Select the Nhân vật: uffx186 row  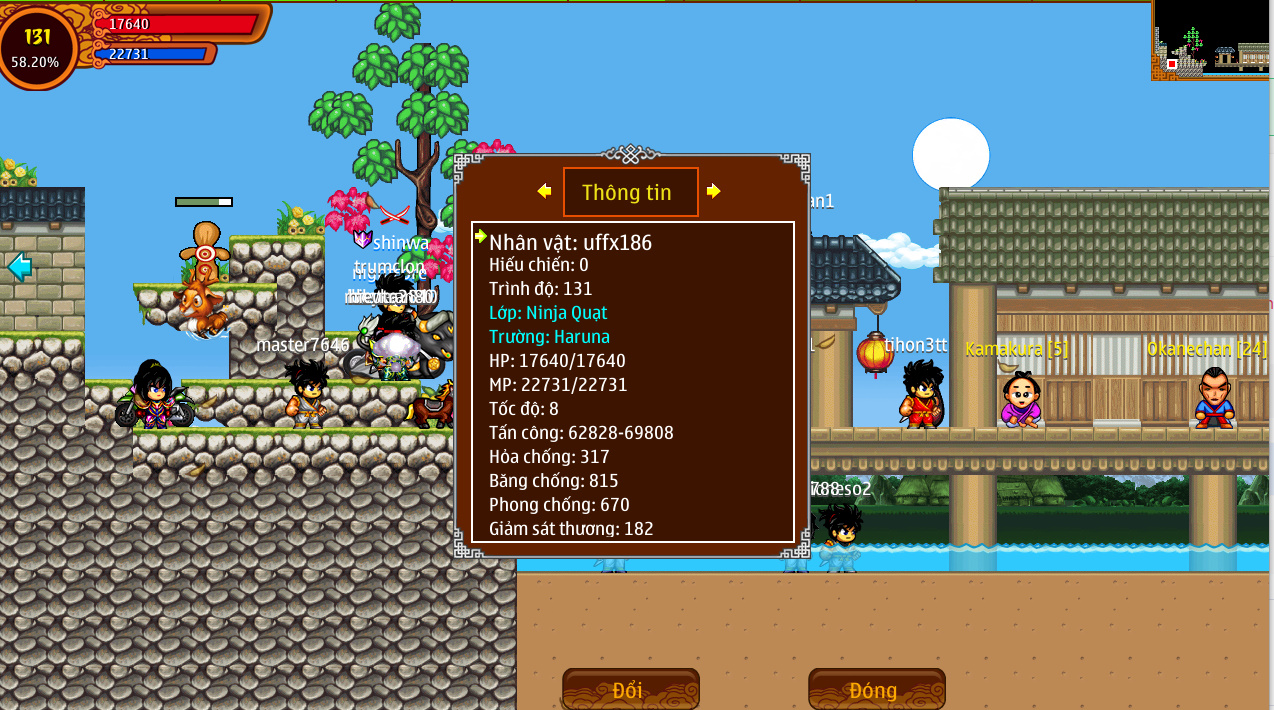click(570, 241)
